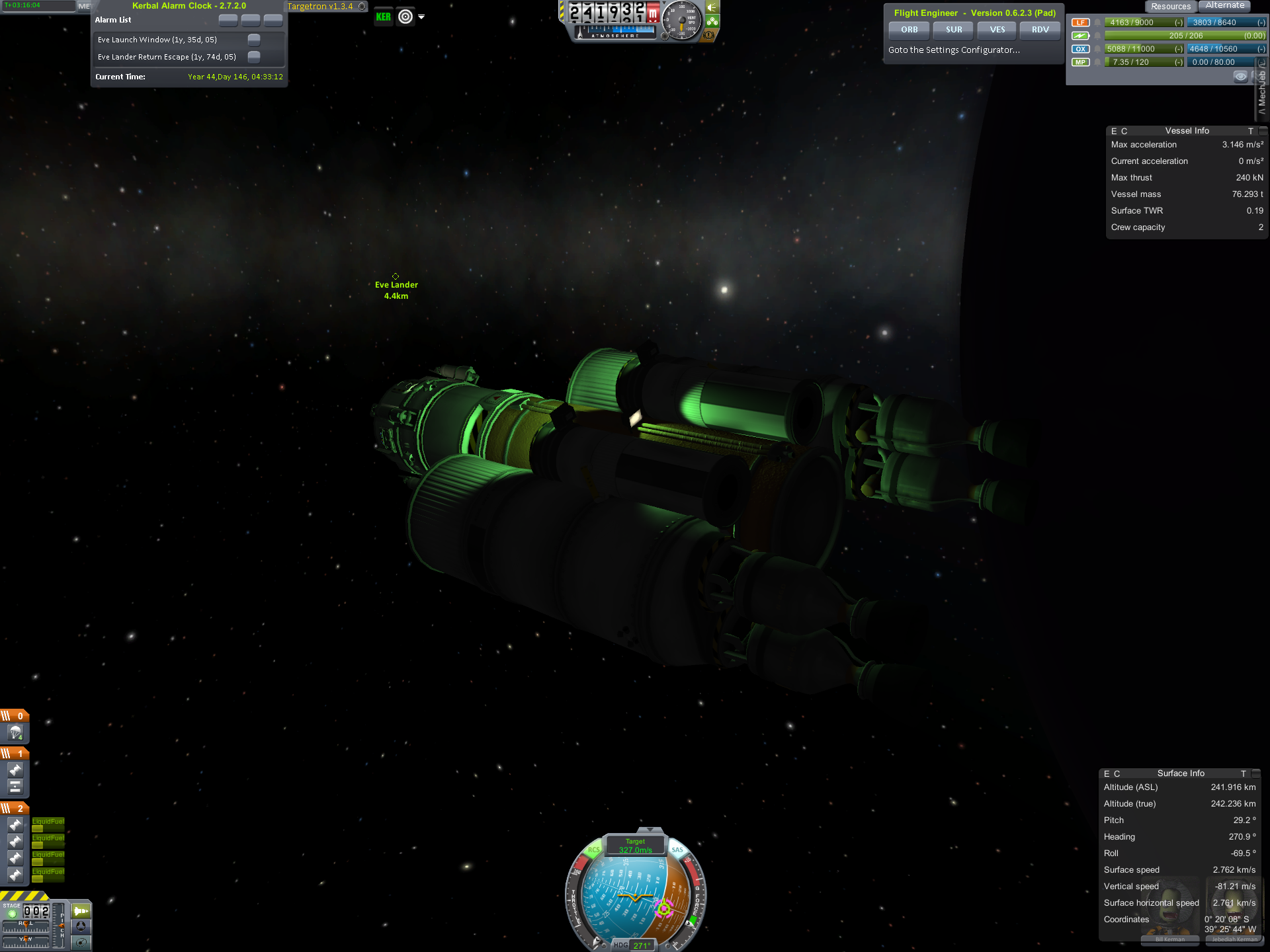Image resolution: width=1270 pixels, height=952 pixels.
Task: Toggle the VES vessel info panel
Action: point(997,30)
